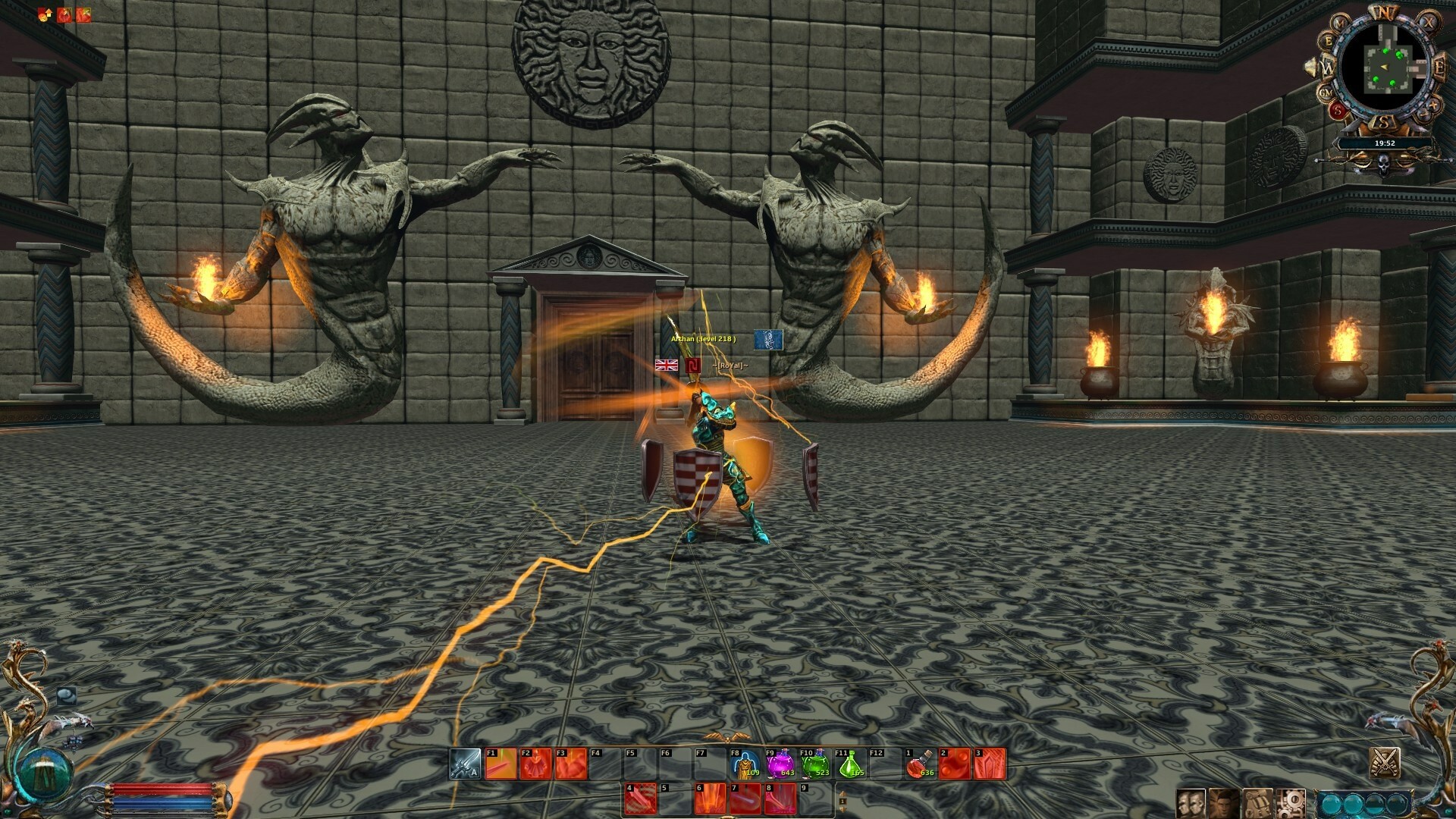Click the rightmost buff icon at top left
The height and width of the screenshot is (819, 1456).
point(82,13)
